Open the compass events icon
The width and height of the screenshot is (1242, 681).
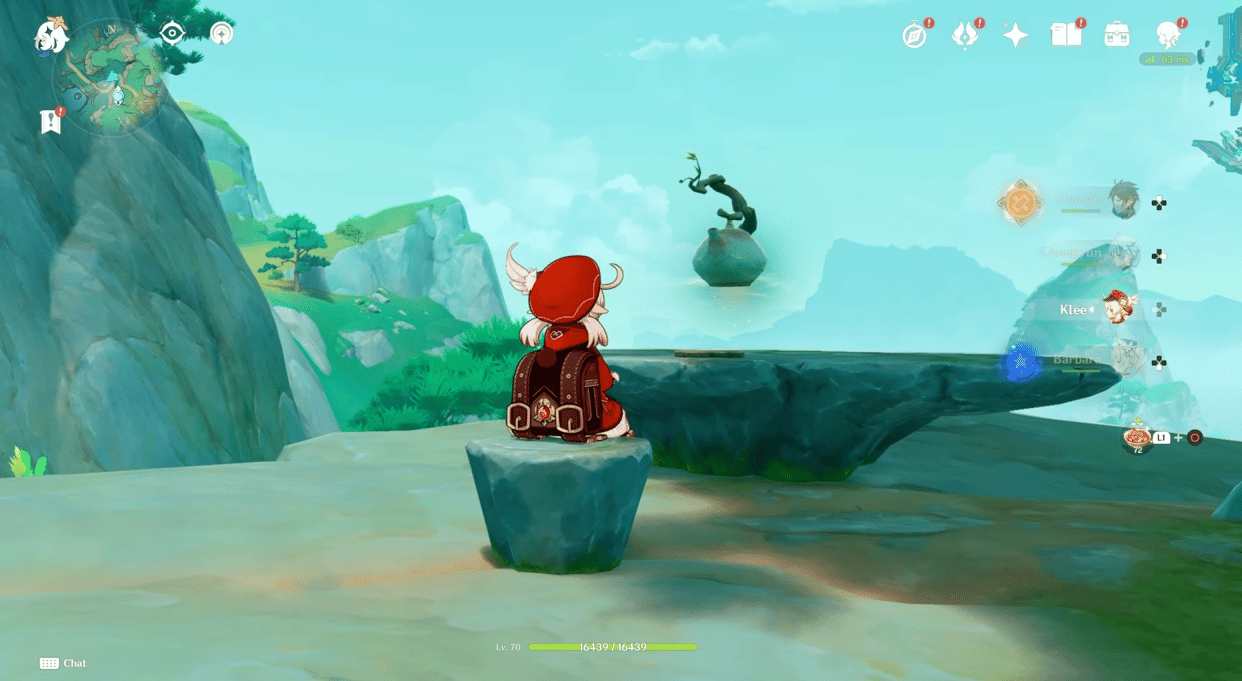[x=914, y=36]
